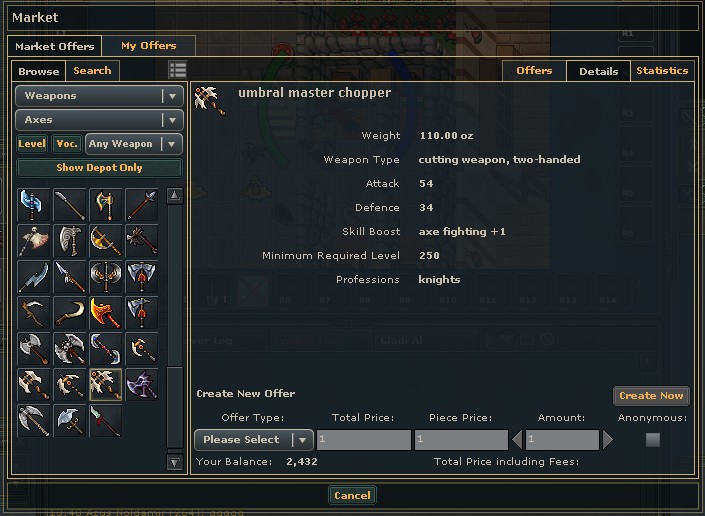Select the Search tab
Screen dimensions: 705x516
[92, 71]
